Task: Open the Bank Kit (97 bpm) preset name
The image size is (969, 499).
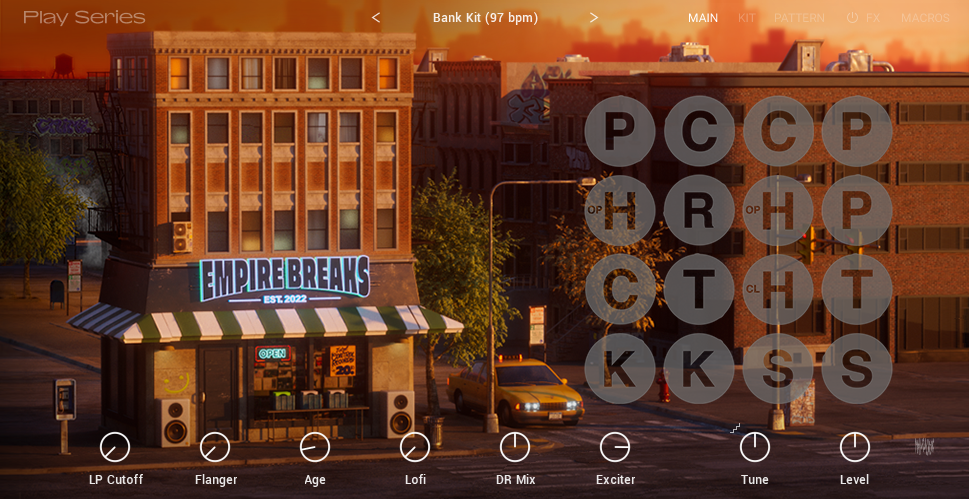Action: (485, 18)
